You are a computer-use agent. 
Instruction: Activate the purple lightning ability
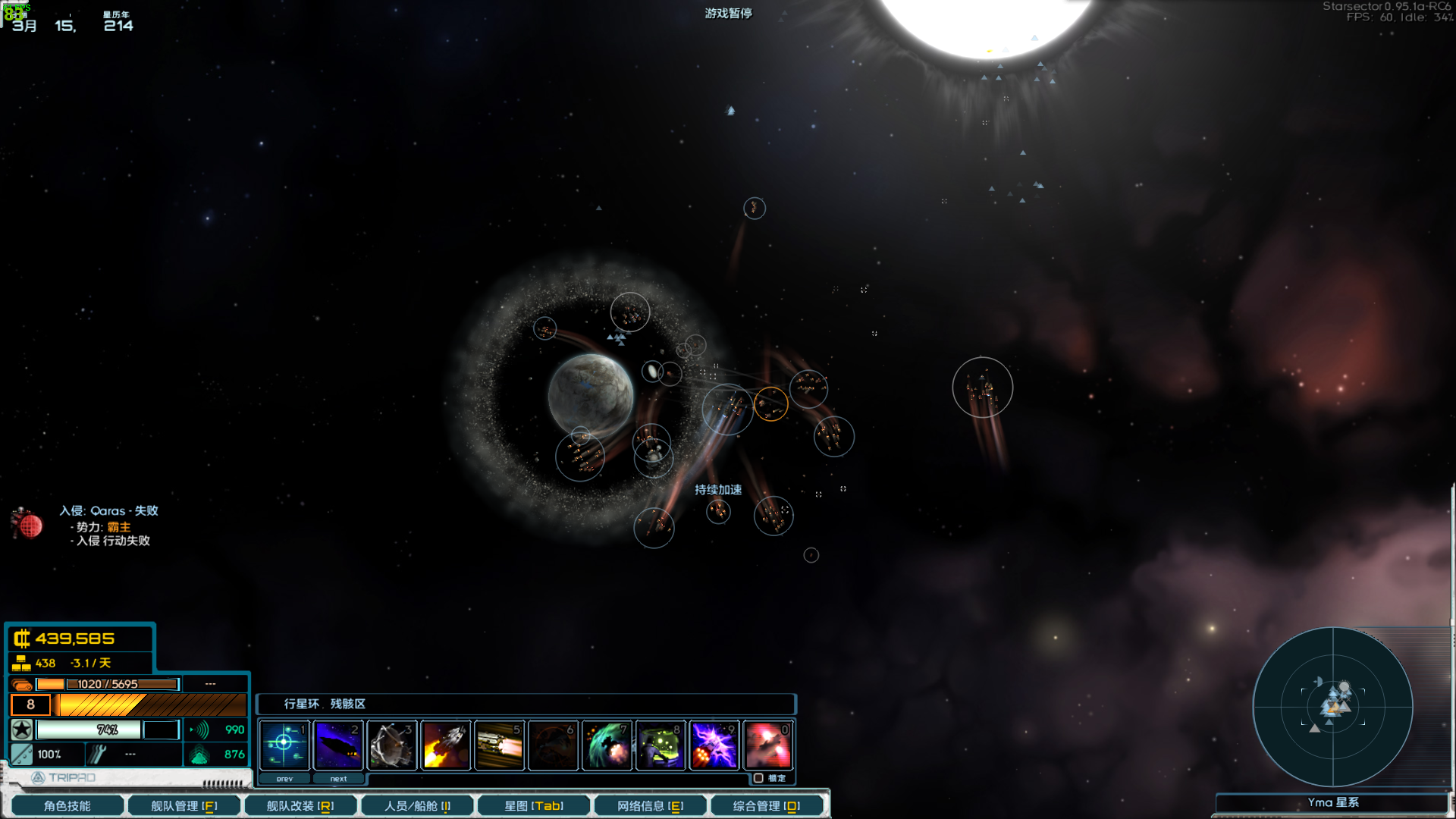(714, 745)
